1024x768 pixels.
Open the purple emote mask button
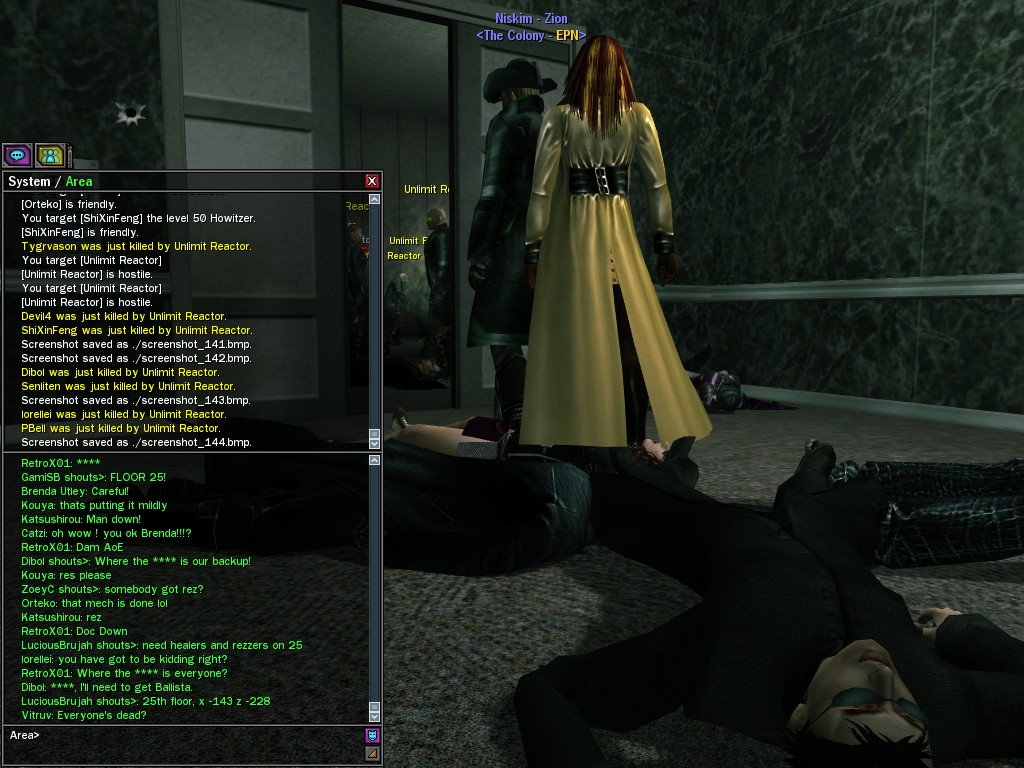373,736
